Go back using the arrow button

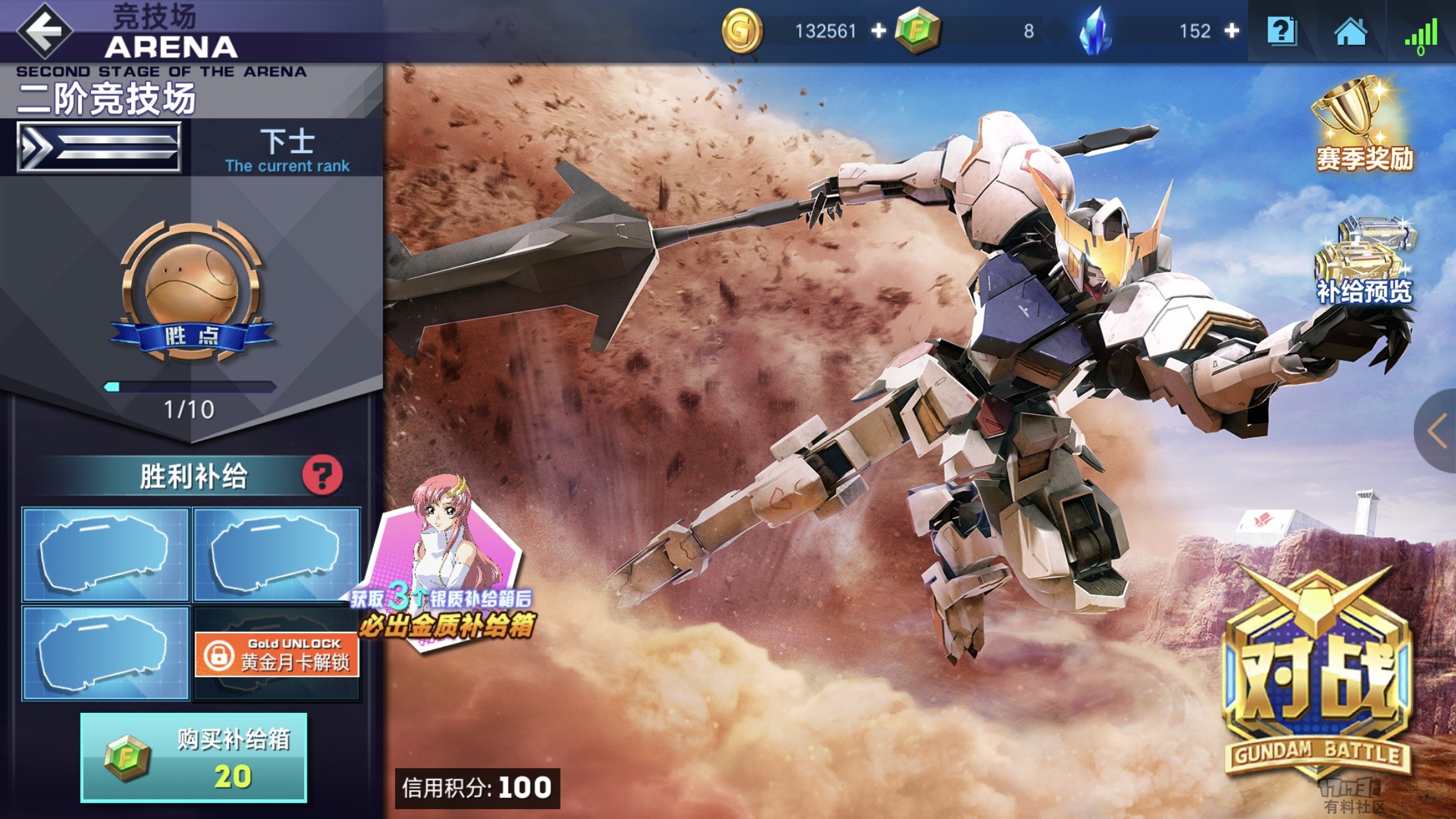(x=44, y=30)
